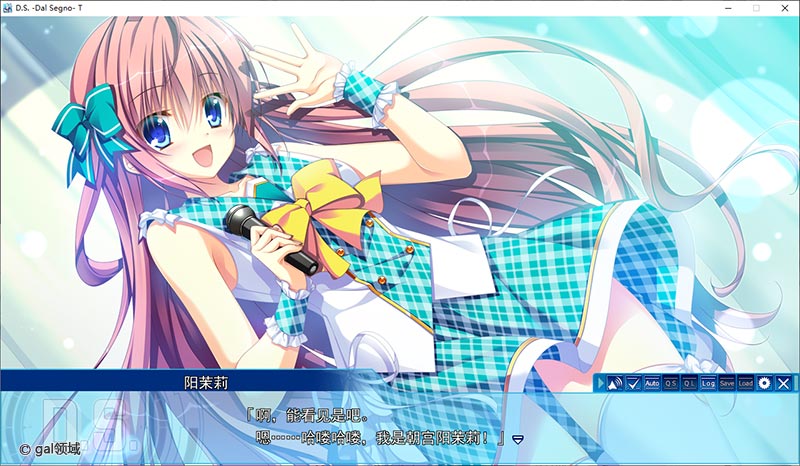
Task: Open settings with the gear icon
Action: [x=765, y=383]
